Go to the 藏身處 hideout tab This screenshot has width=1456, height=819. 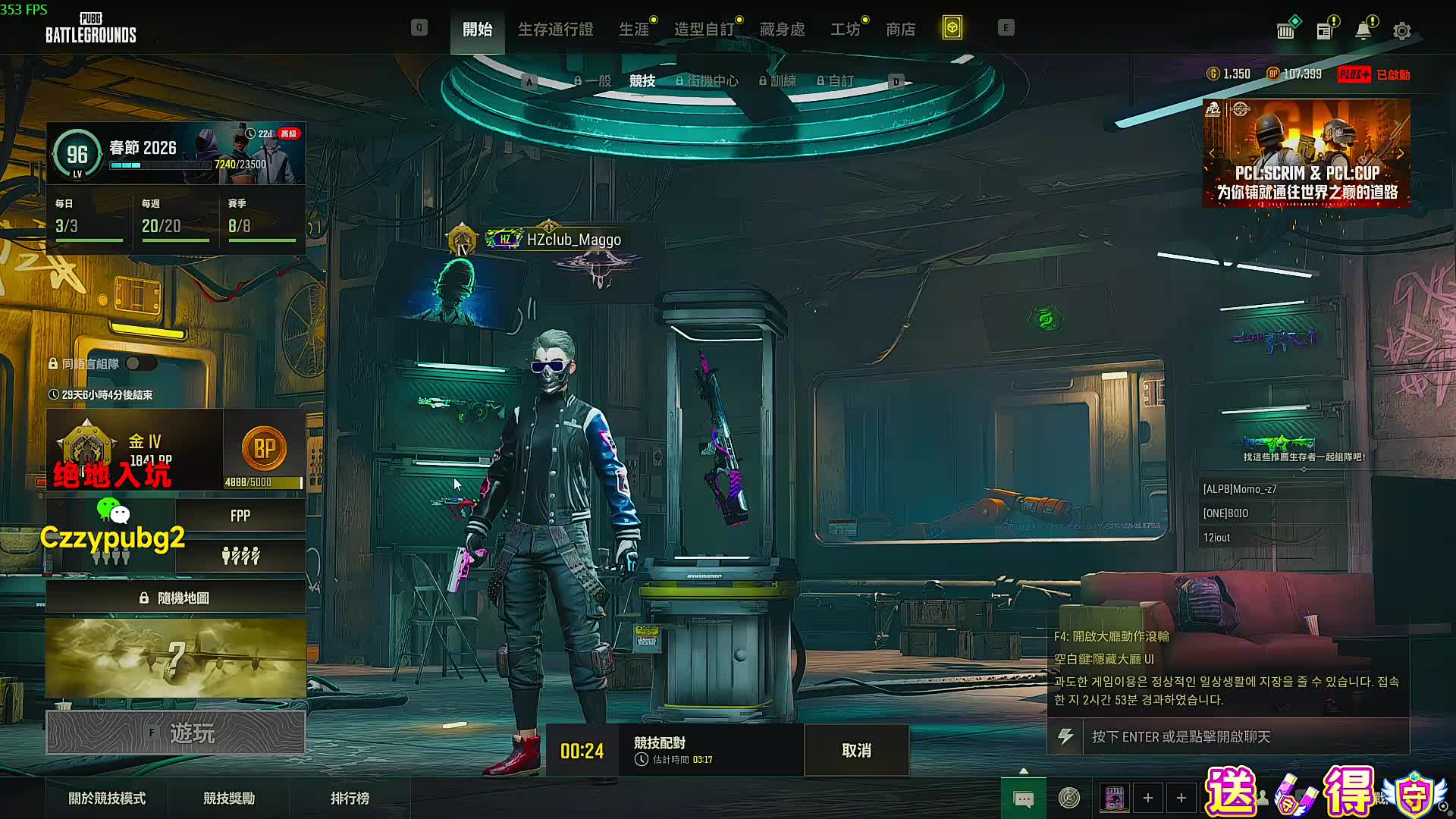(x=782, y=29)
